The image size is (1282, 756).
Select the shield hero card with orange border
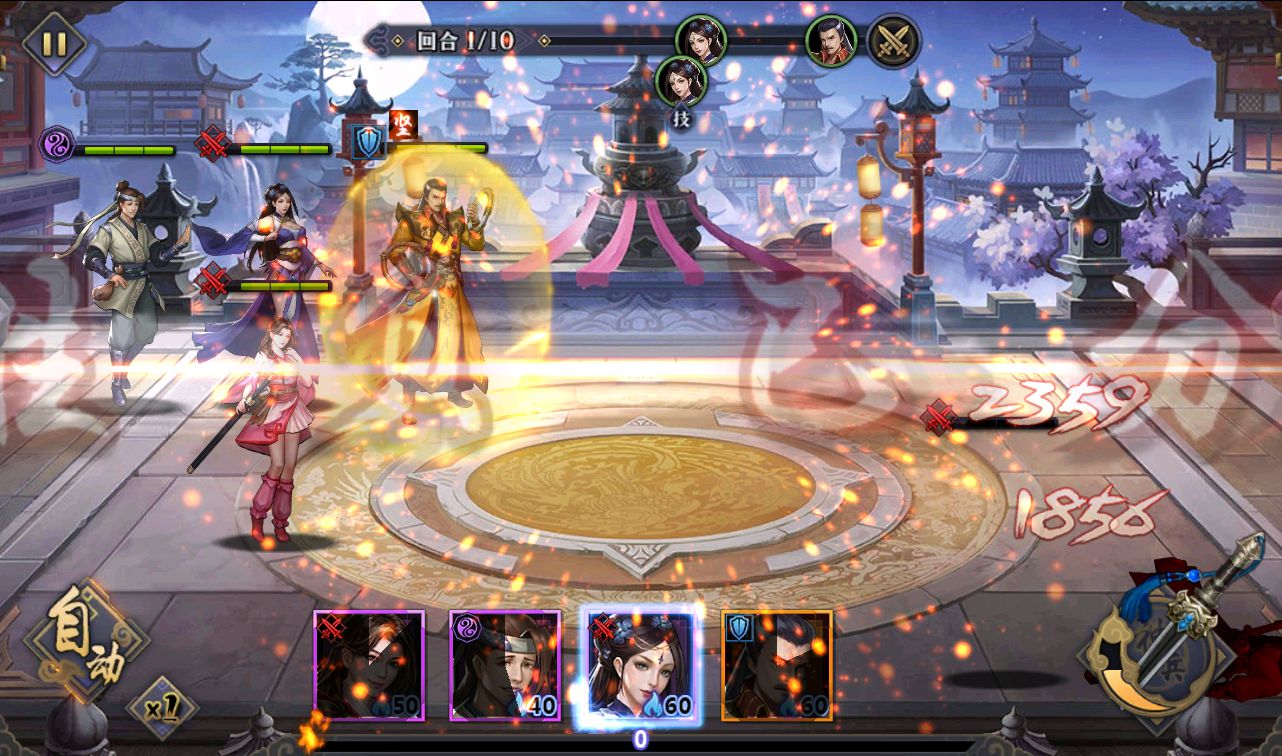777,665
